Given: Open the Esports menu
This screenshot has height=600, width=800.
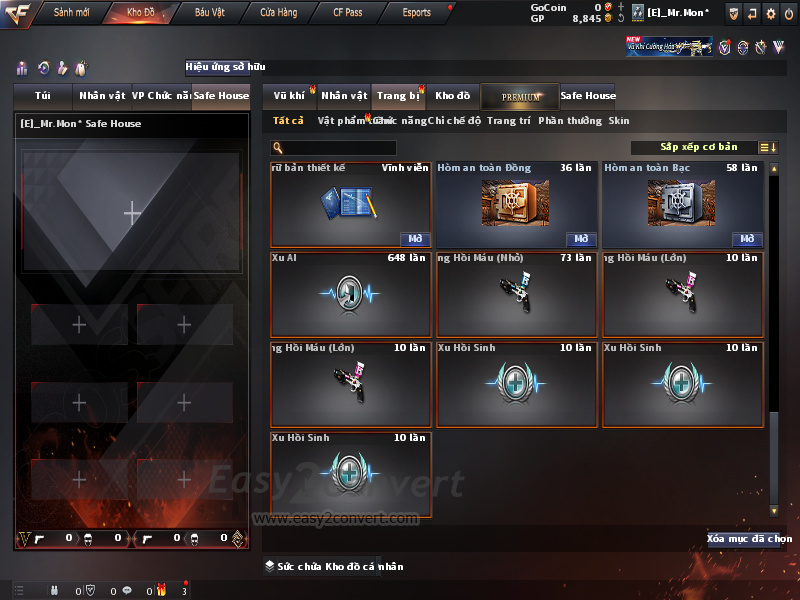Looking at the screenshot, I should pyautogui.click(x=417, y=13).
